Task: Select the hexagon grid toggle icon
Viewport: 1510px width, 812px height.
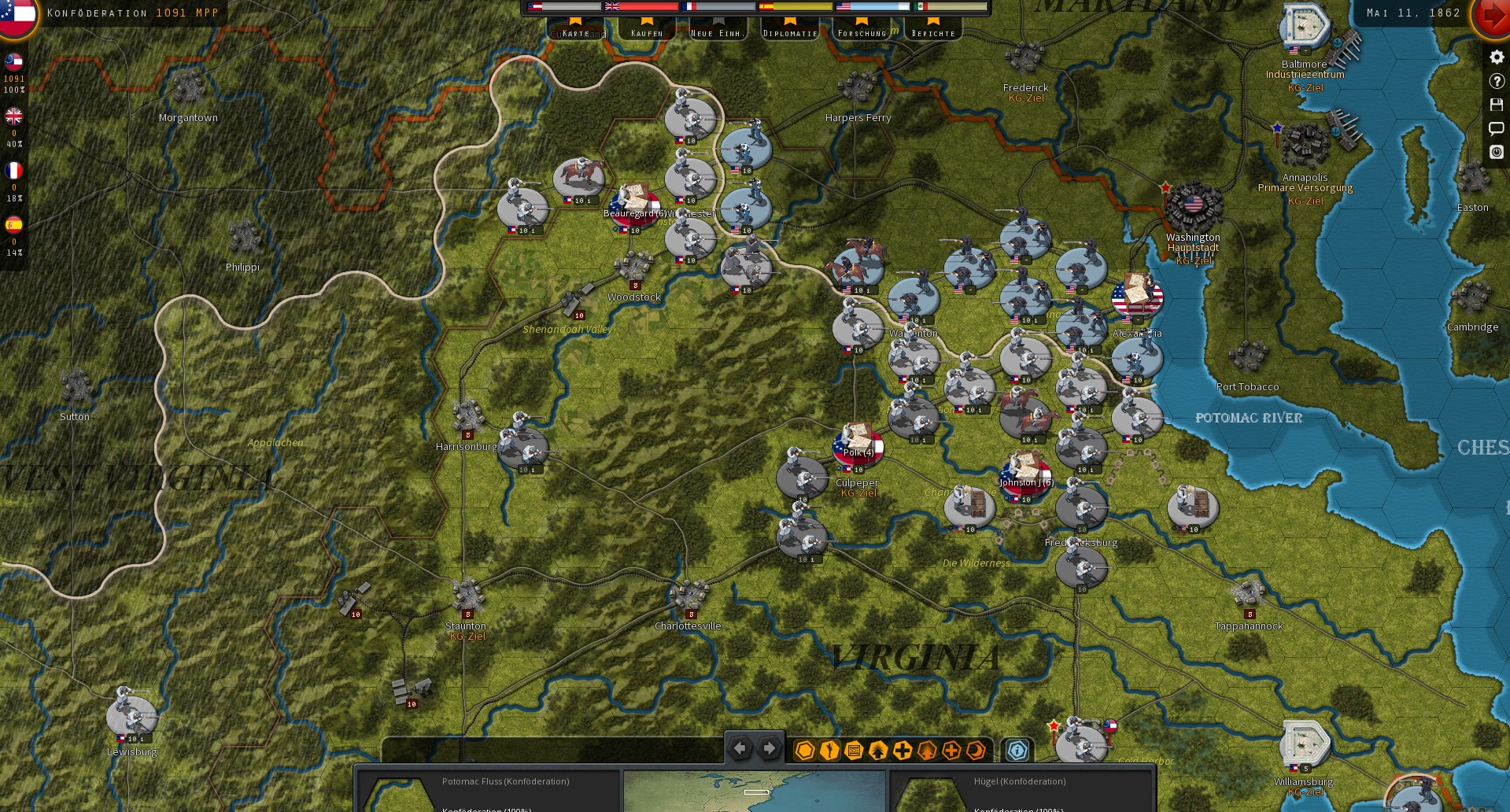Action: coord(804,750)
